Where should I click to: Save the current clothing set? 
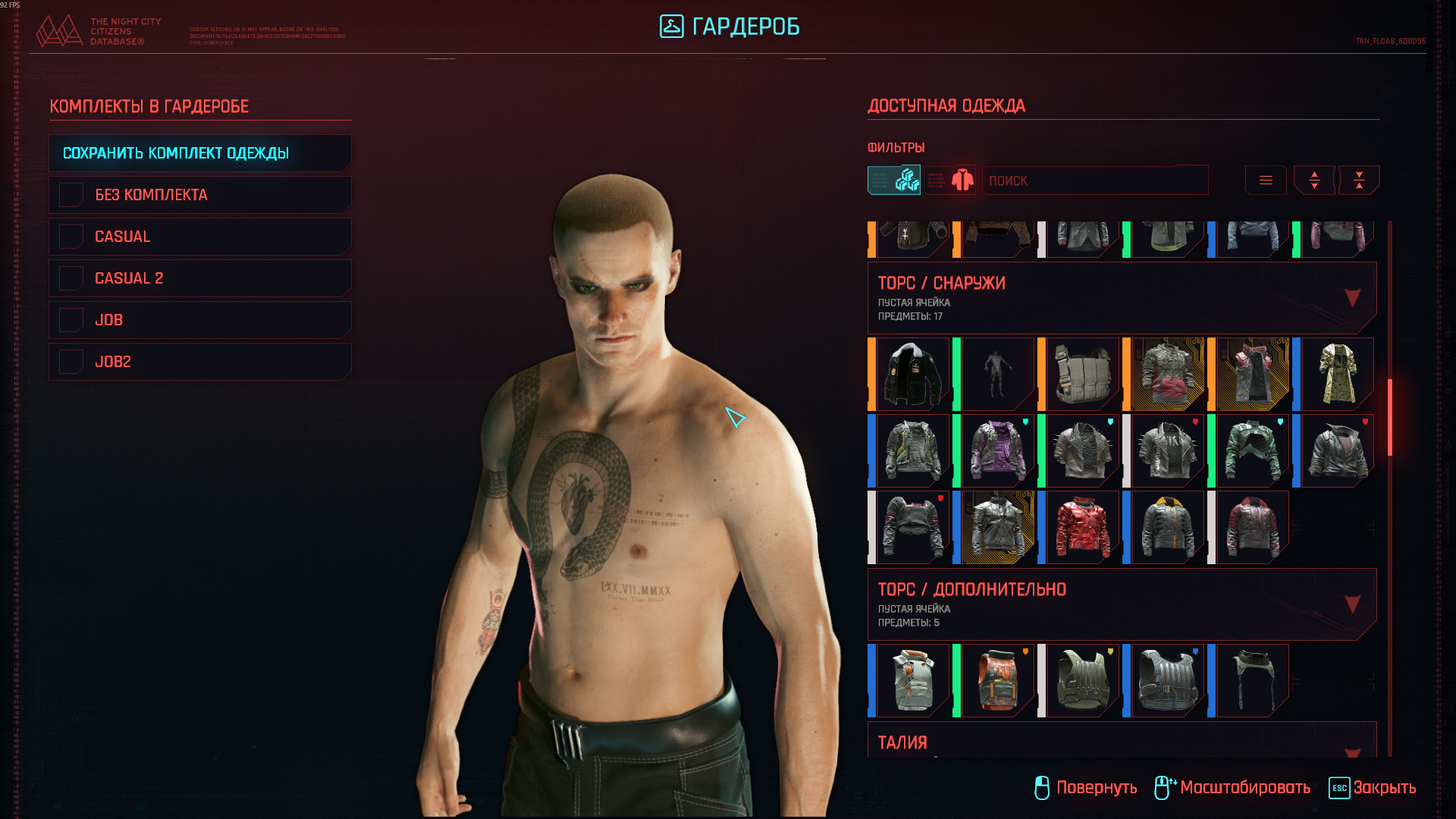199,153
